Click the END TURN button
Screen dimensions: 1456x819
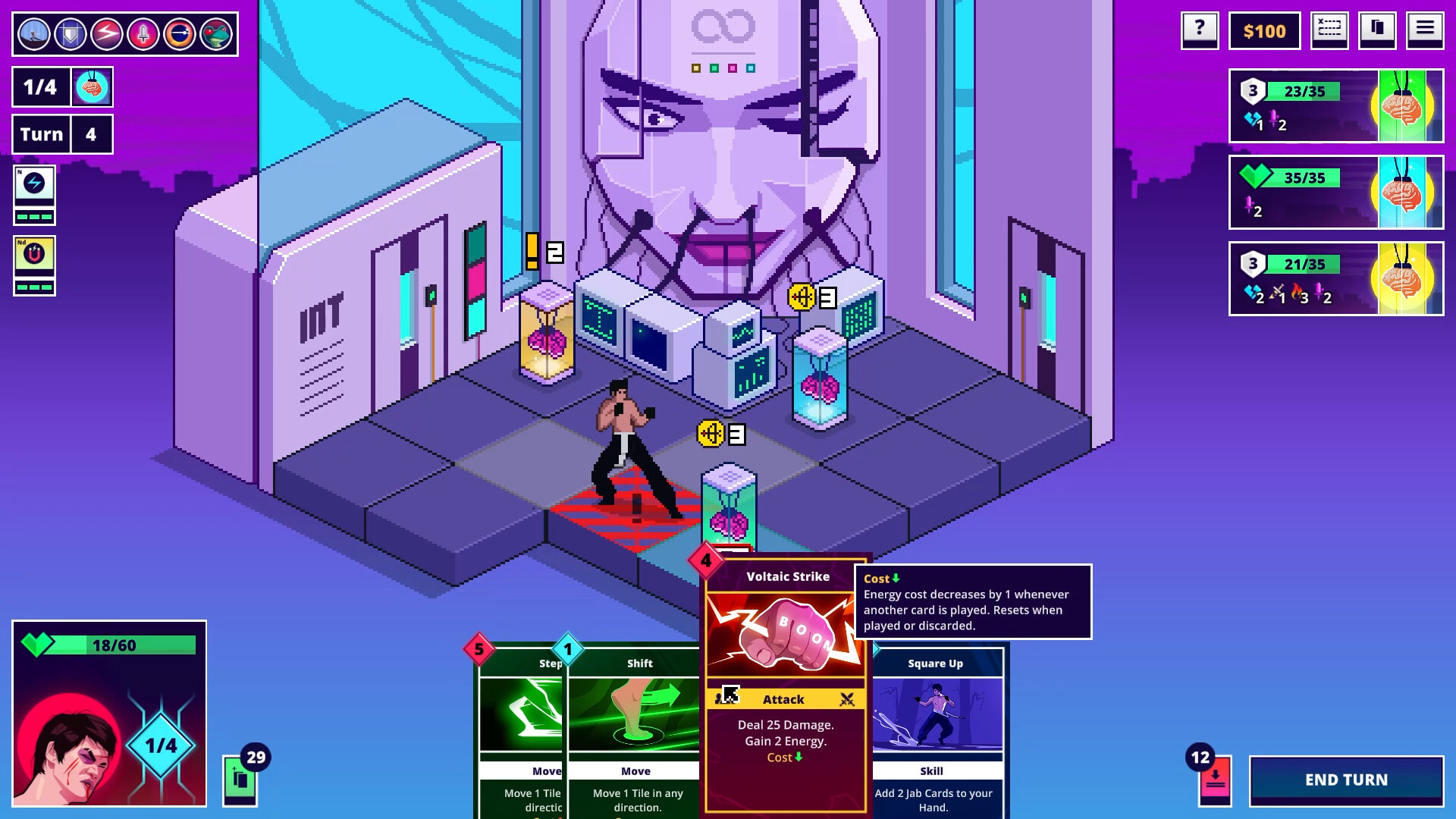1347,780
